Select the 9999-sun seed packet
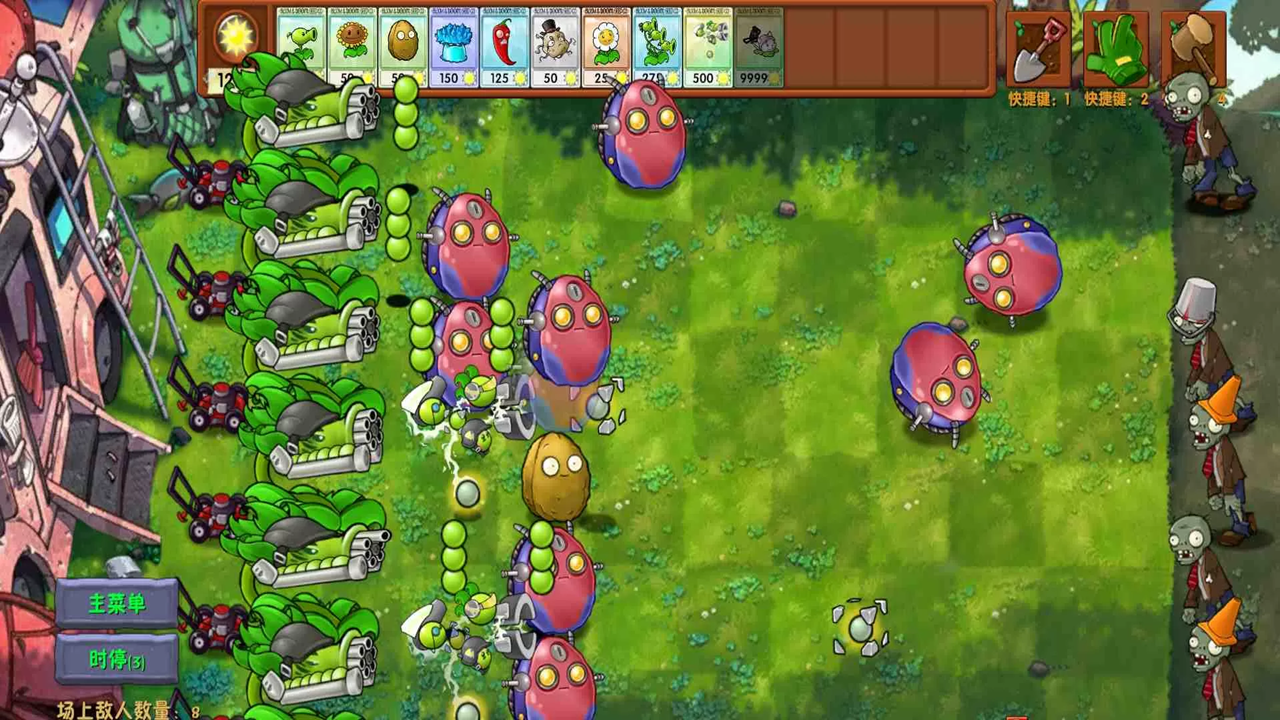1280x720 pixels. [758, 45]
